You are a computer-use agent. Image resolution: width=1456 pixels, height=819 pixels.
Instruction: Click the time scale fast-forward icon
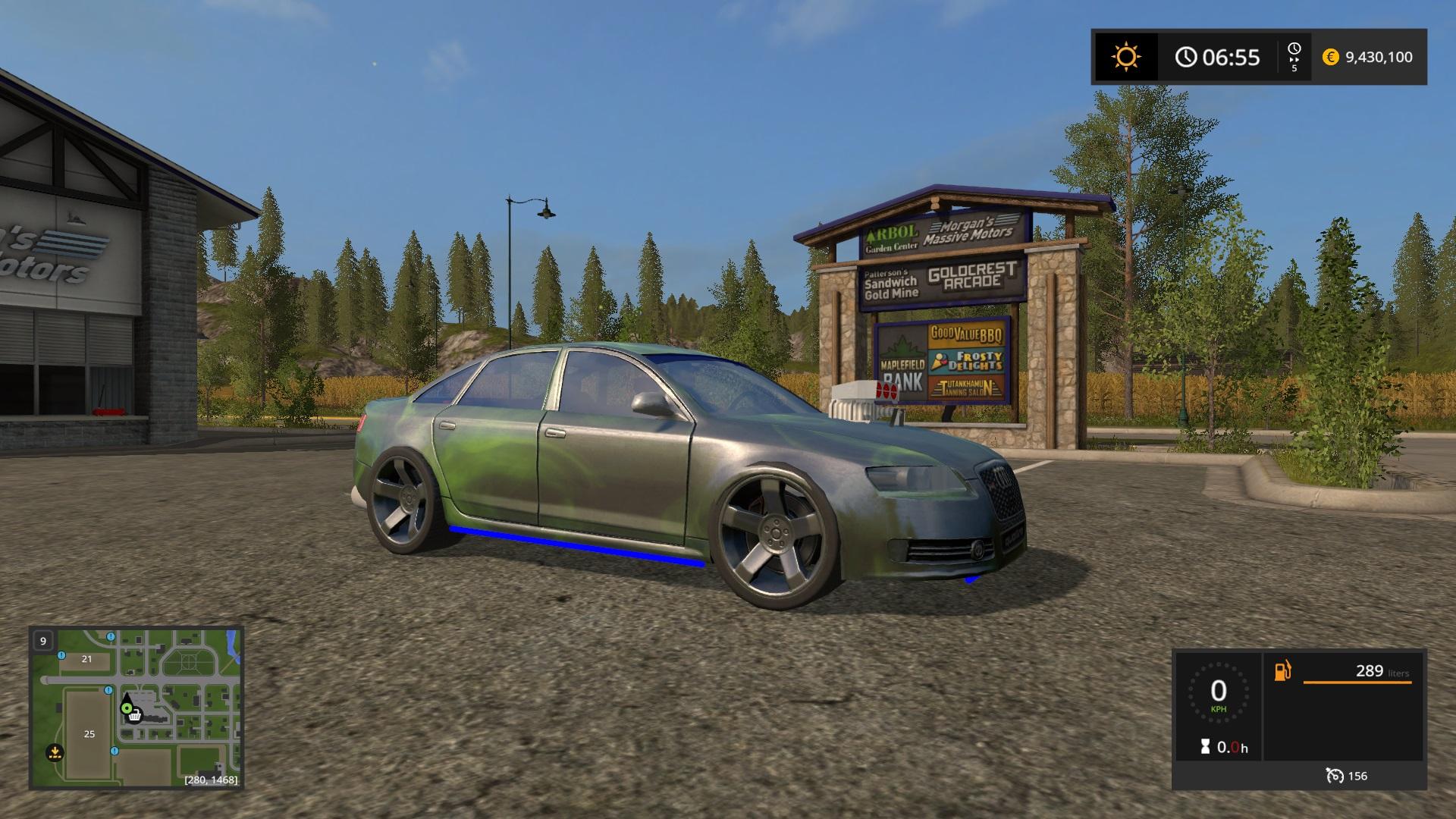coord(1294,57)
